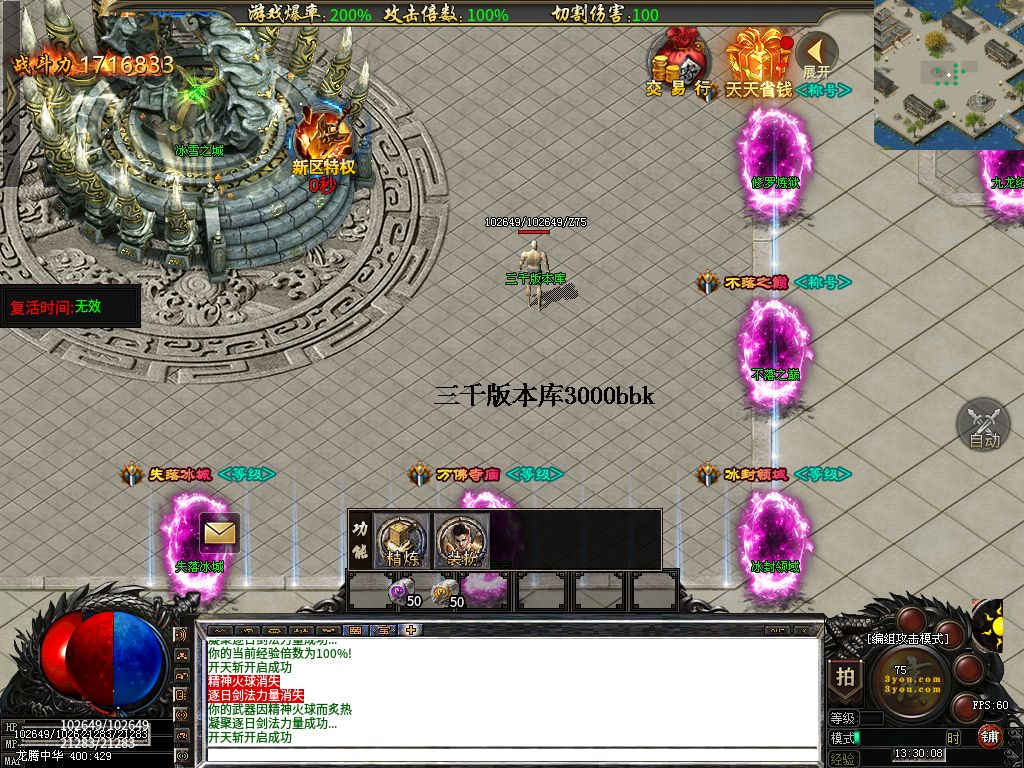The width and height of the screenshot is (1024, 768).
Task: Open the 装扮 costume function
Action: (461, 541)
